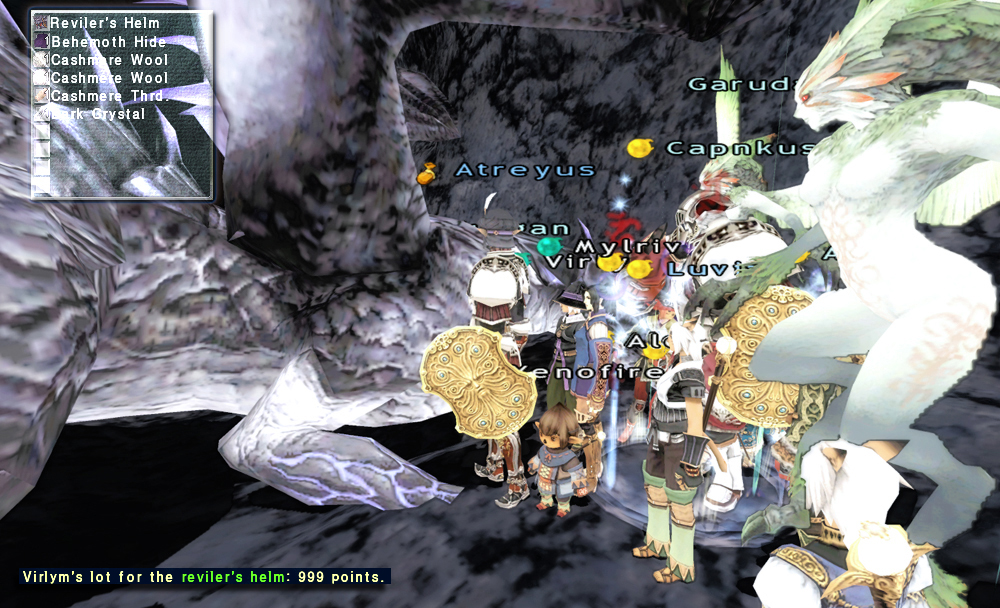Pick Cashmere Thrd. from the loot list
Image resolution: width=1000 pixels, height=608 pixels.
click(x=109, y=96)
